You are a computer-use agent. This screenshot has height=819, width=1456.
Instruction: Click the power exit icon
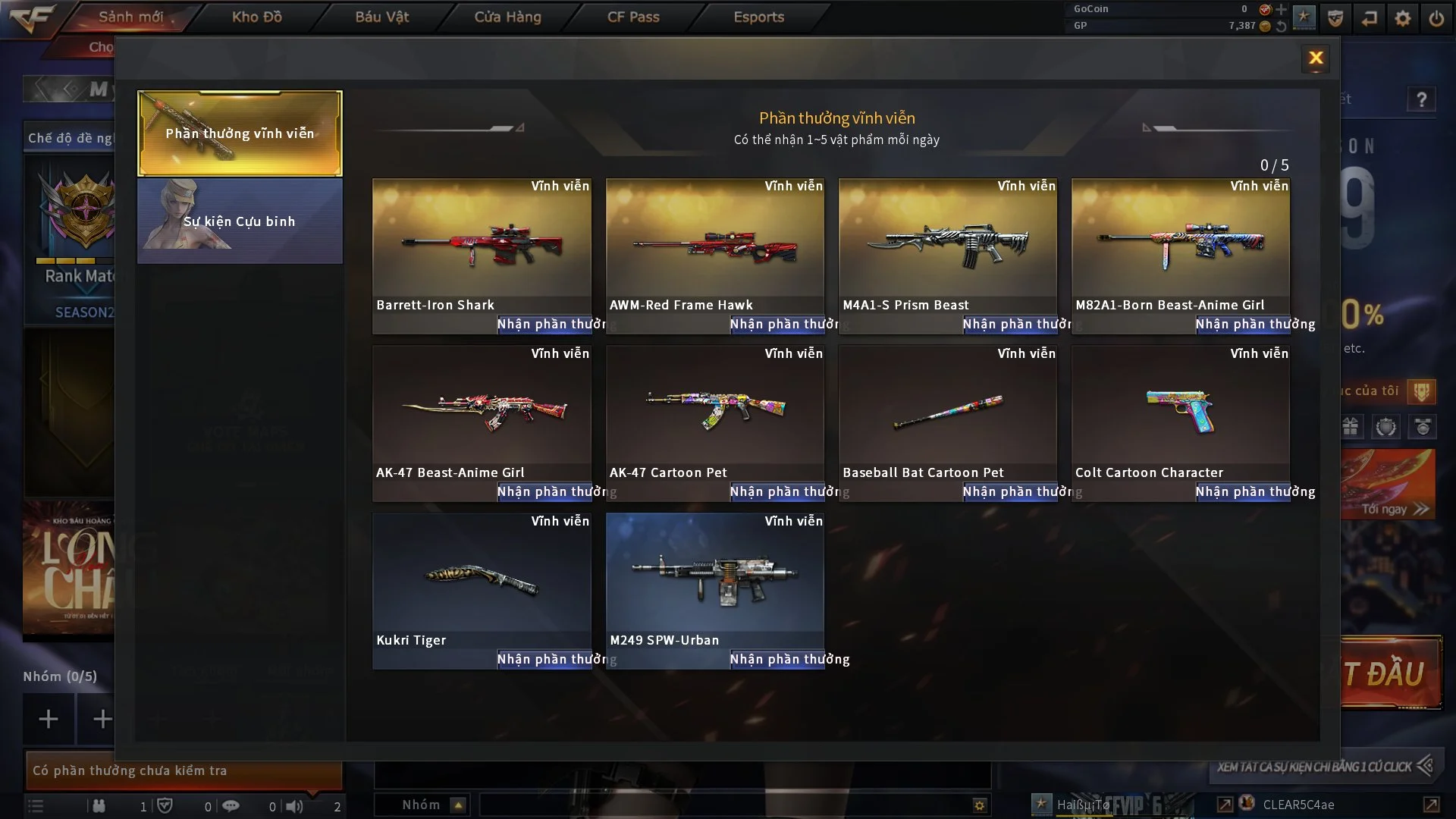coord(1436,17)
